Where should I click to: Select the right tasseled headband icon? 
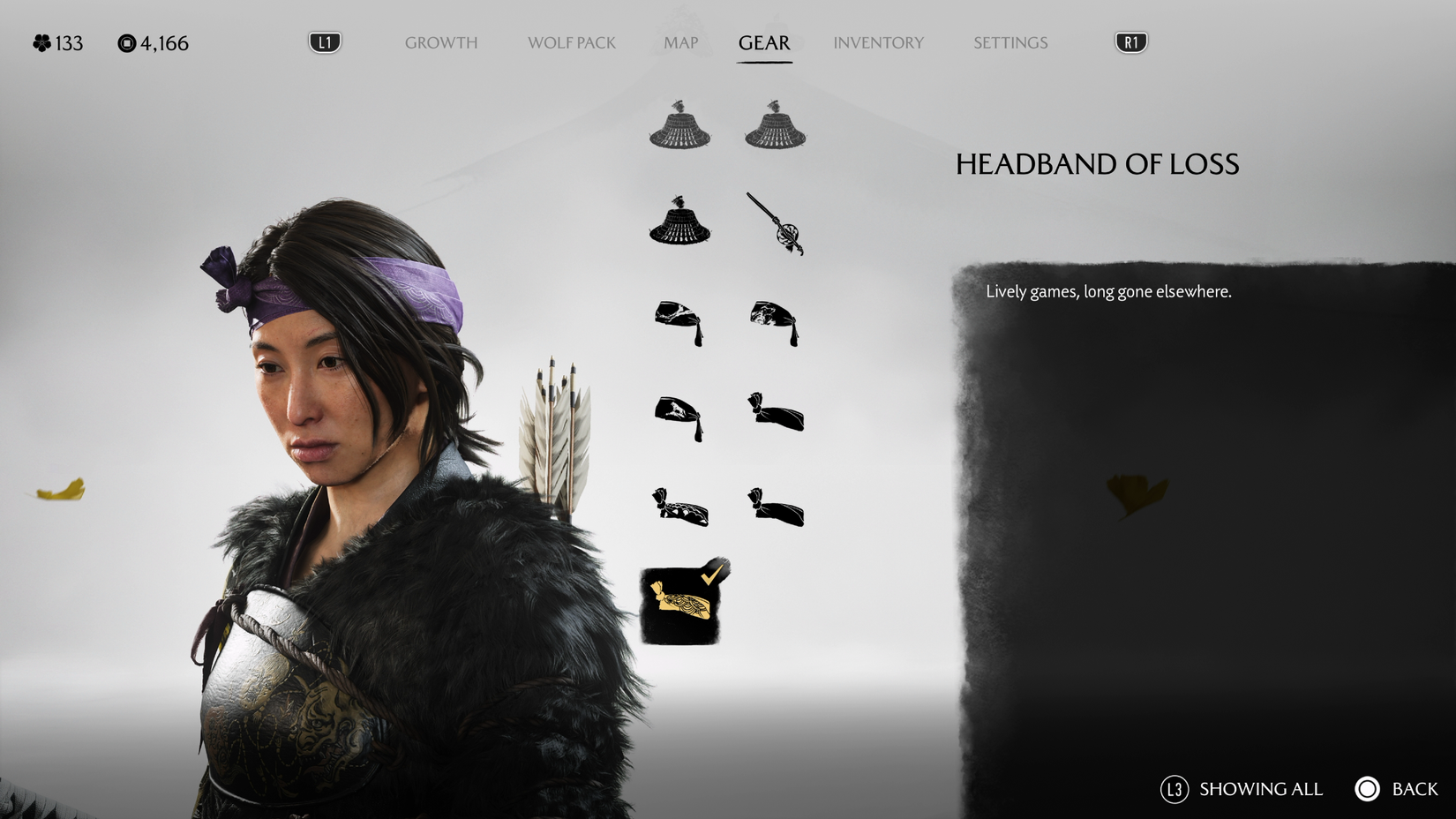click(x=775, y=322)
